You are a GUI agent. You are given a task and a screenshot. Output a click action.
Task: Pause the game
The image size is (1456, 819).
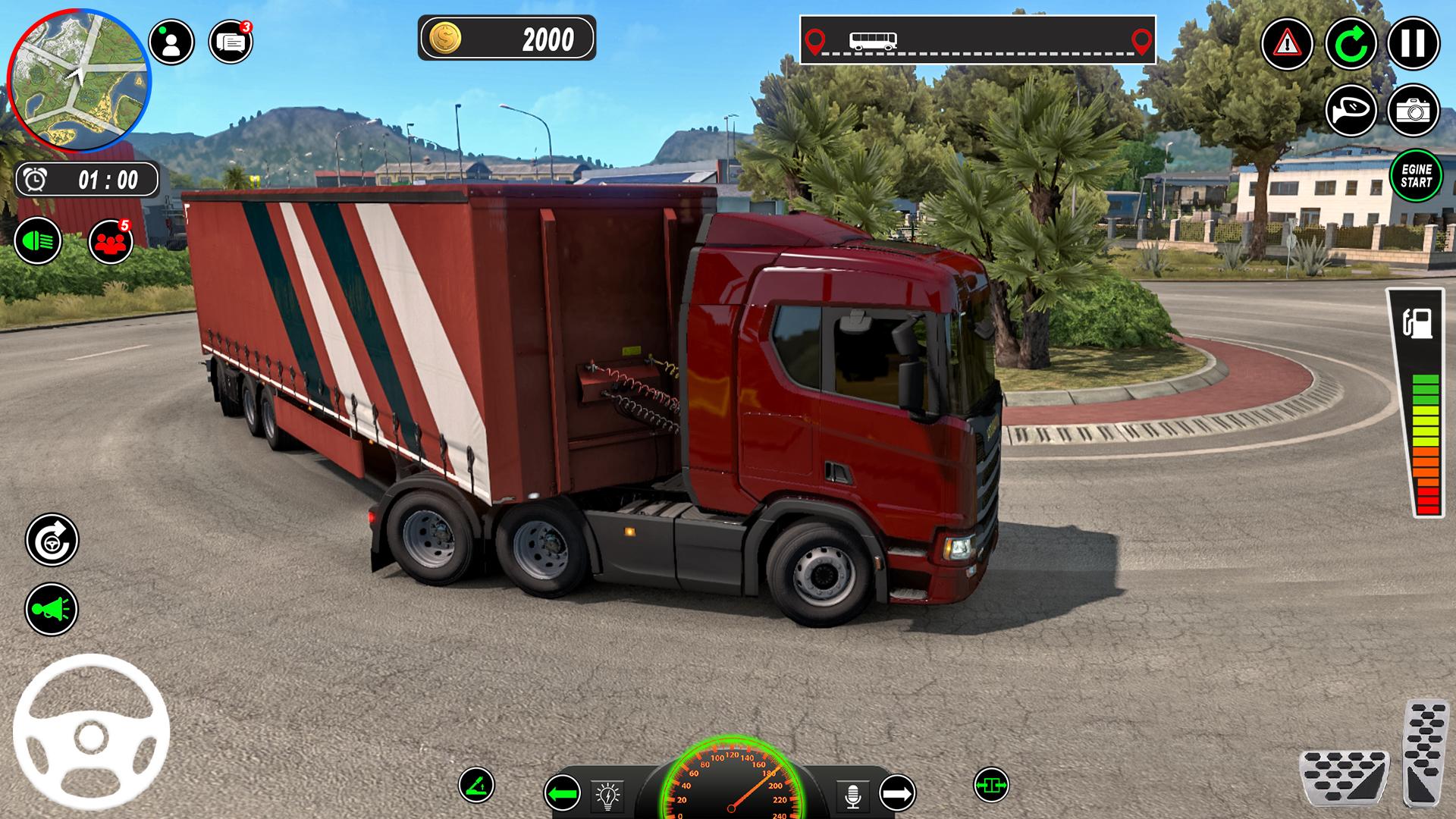tap(1413, 43)
